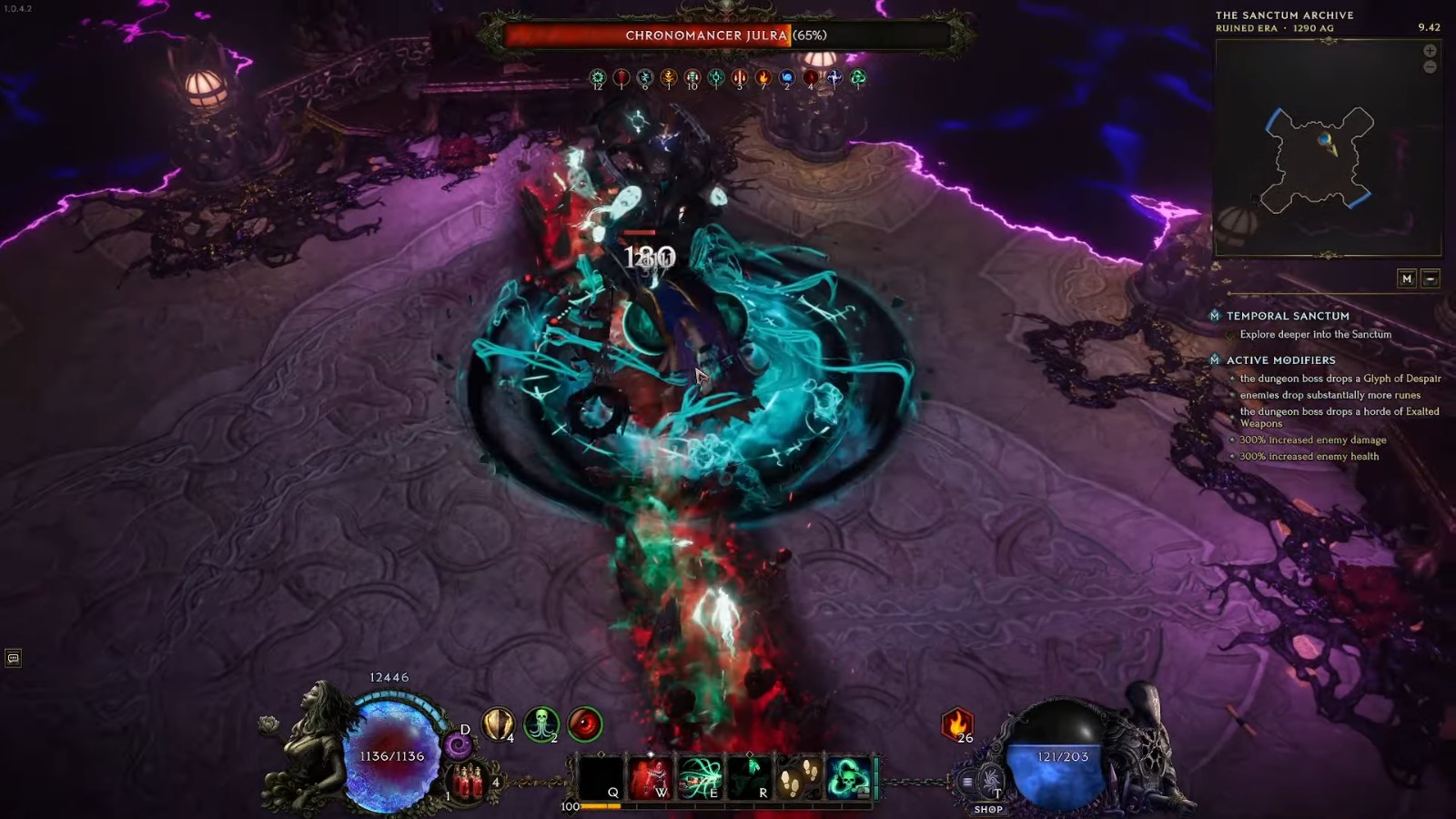Open the in-game menu via three-lines icon
This screenshot has height=819, width=1456.
pyautogui.click(x=966, y=779)
